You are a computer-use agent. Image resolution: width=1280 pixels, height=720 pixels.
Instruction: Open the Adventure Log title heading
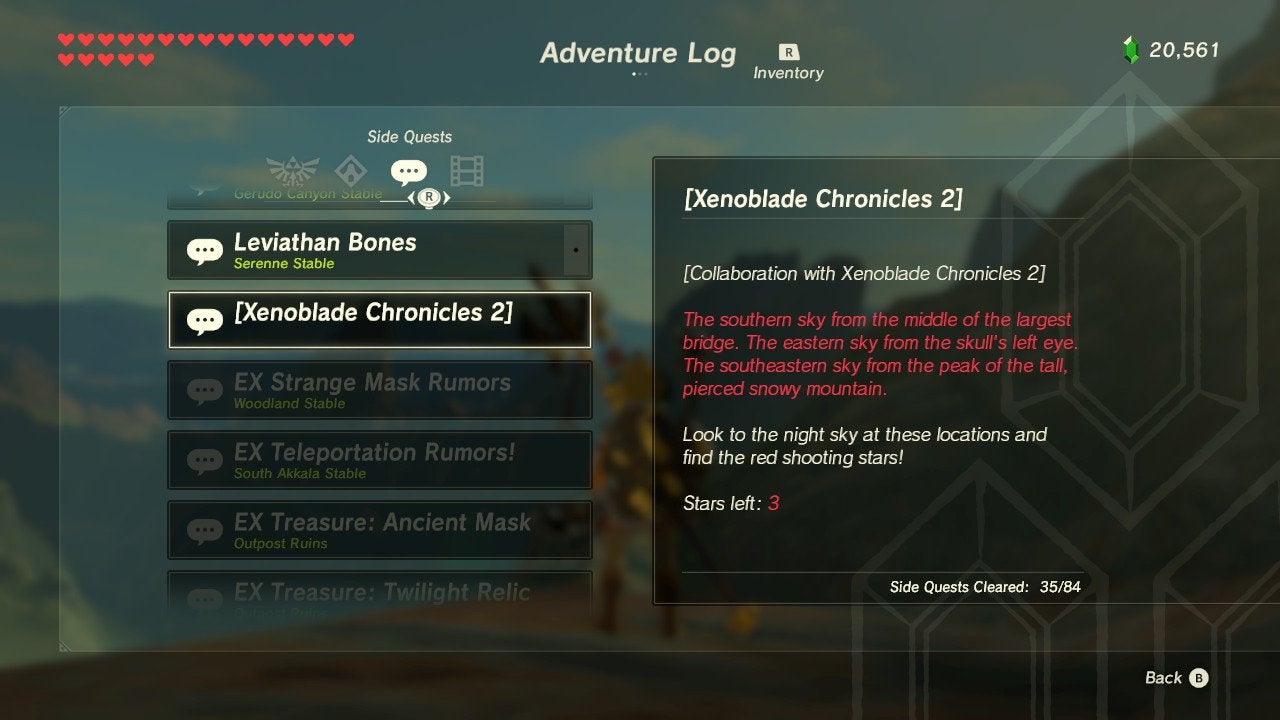tap(640, 53)
